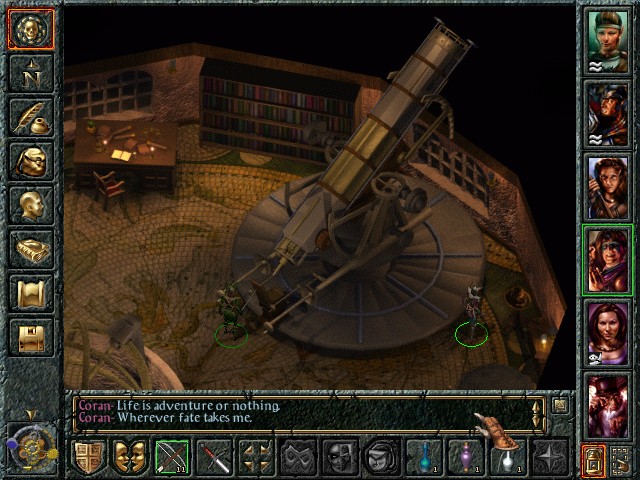Click the skull Return to Game button

coord(29,28)
